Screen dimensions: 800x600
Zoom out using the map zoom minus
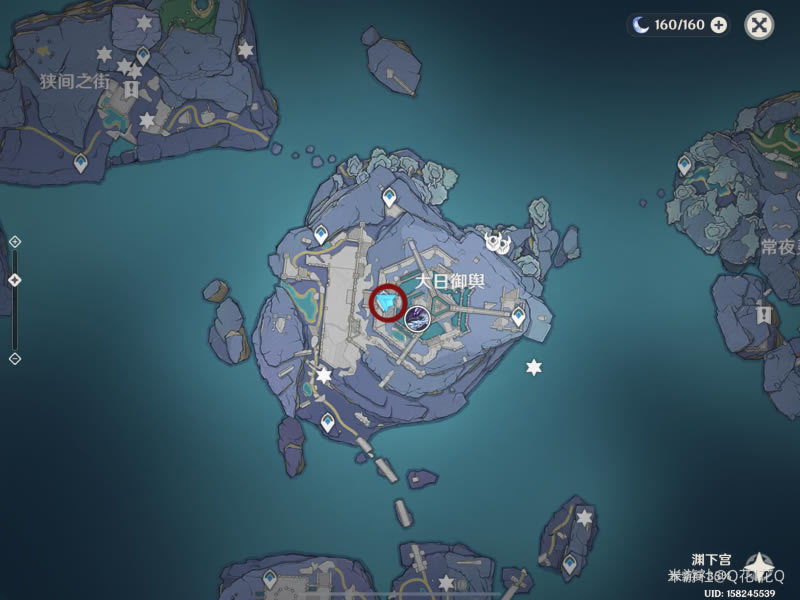pyautogui.click(x=14, y=358)
